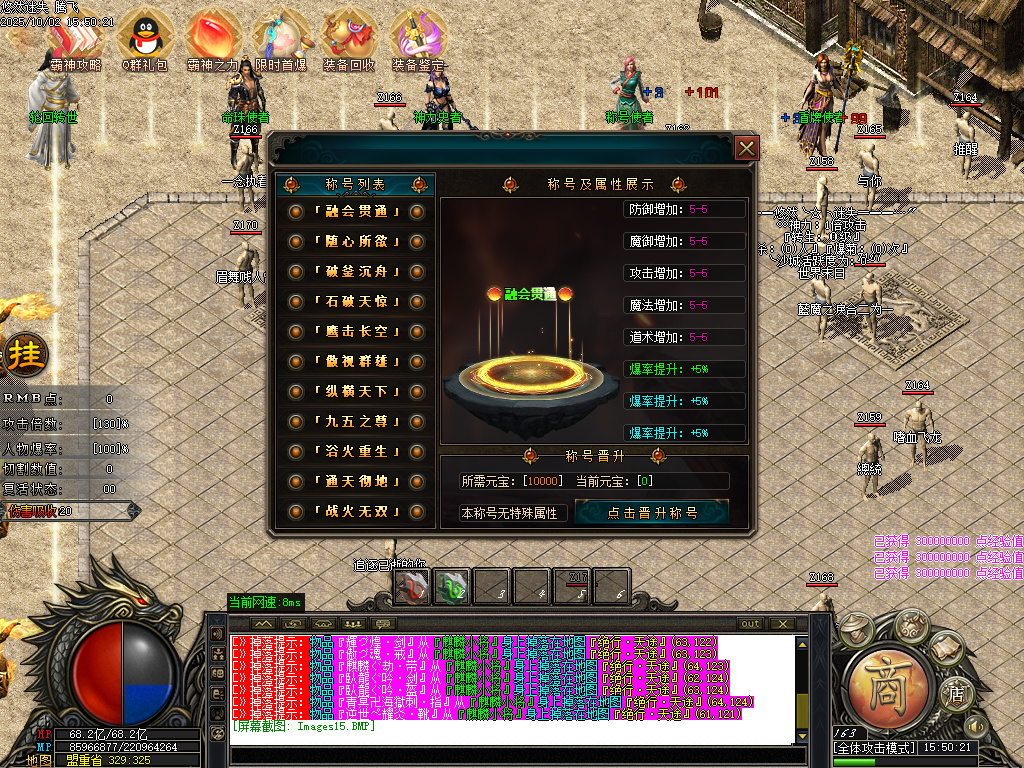Choose the 随心所欲 title in list
The height and width of the screenshot is (768, 1024).
(x=355, y=242)
